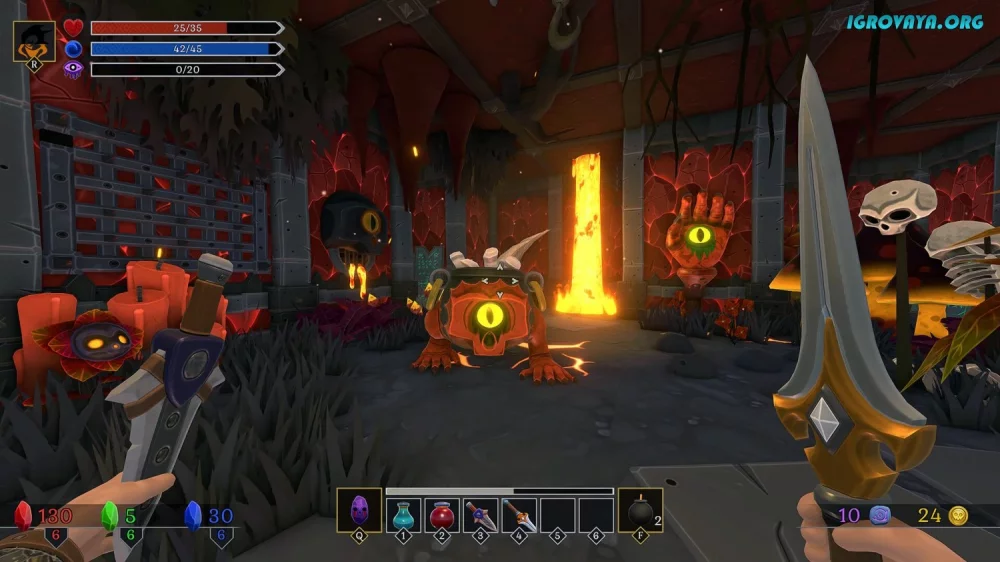
Task: Equip the blue-guarded dagger in the hotbar
Action: pos(481,515)
